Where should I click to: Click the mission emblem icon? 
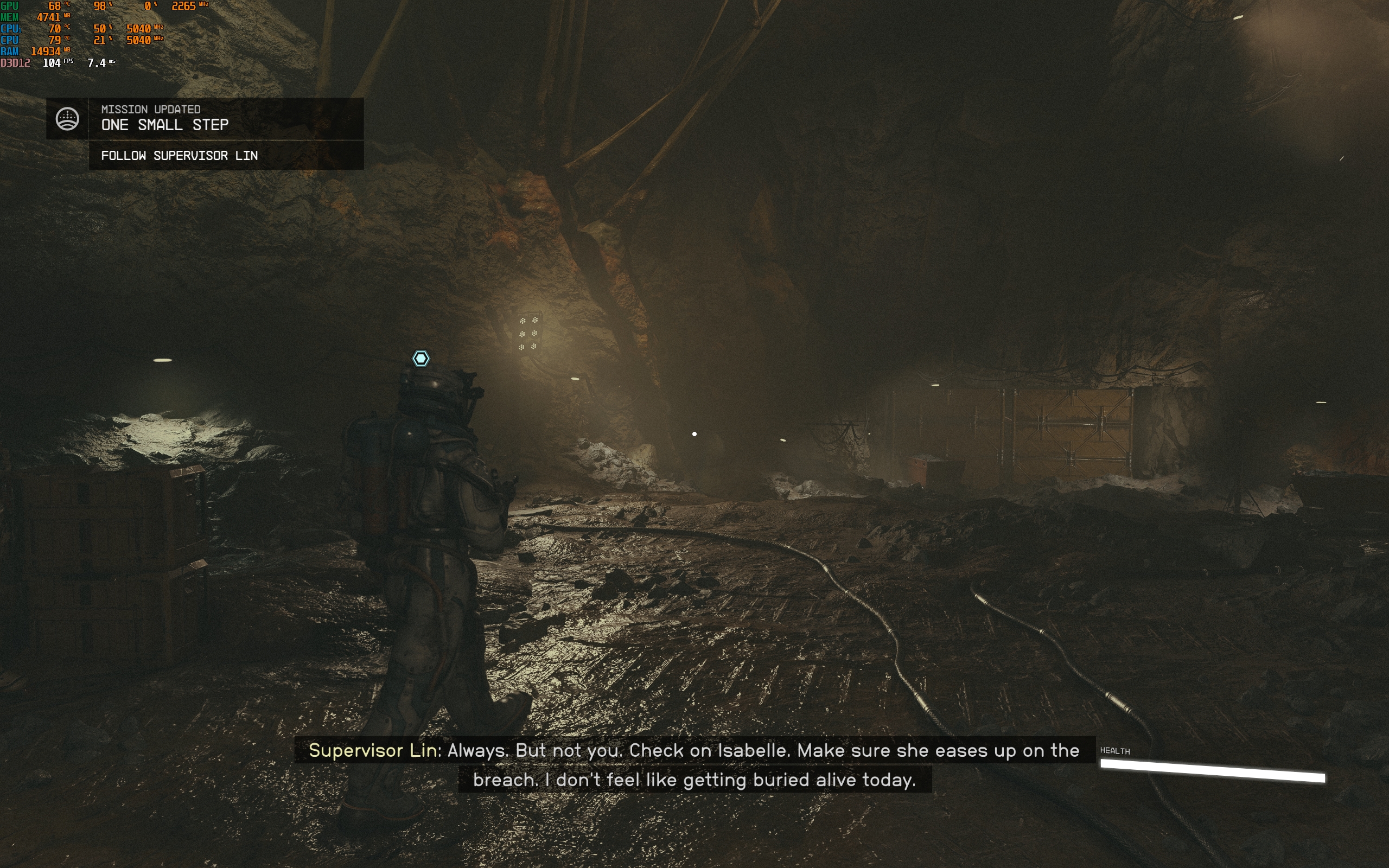click(x=67, y=119)
